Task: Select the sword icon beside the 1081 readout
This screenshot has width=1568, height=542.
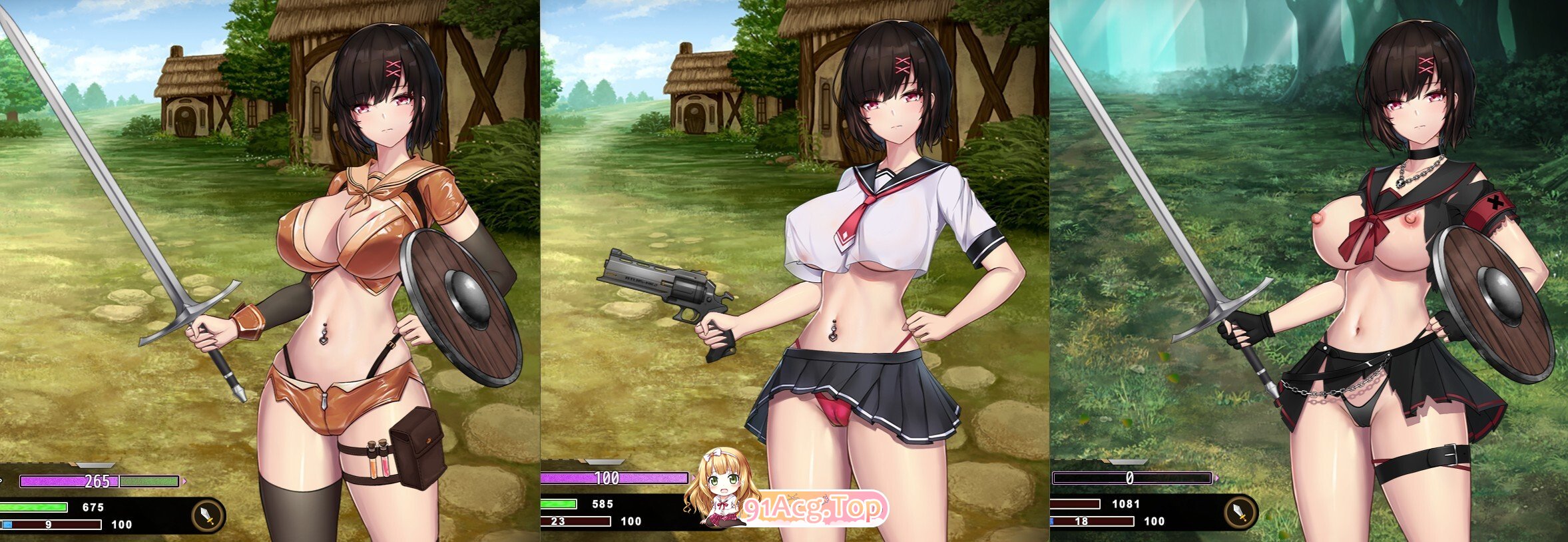Action: 1240,512
